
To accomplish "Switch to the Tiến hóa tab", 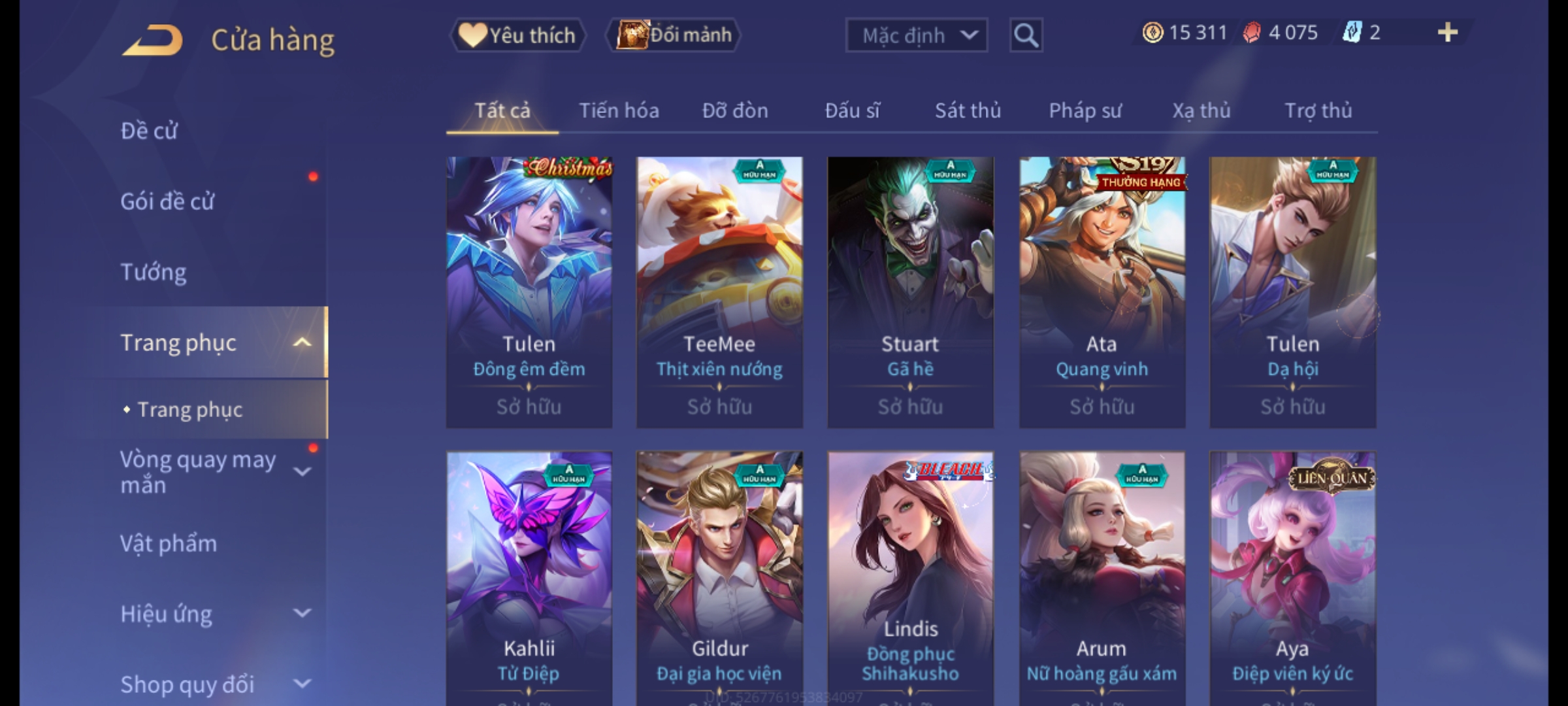I will tap(619, 111).
